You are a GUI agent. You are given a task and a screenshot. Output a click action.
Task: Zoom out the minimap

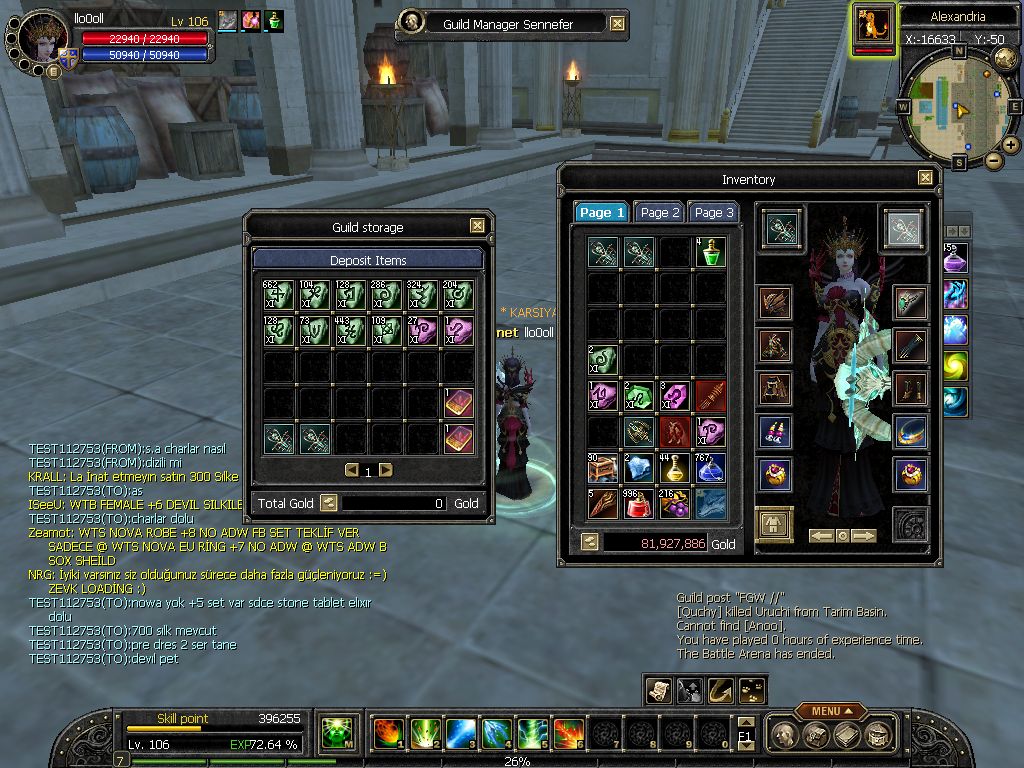coord(993,160)
